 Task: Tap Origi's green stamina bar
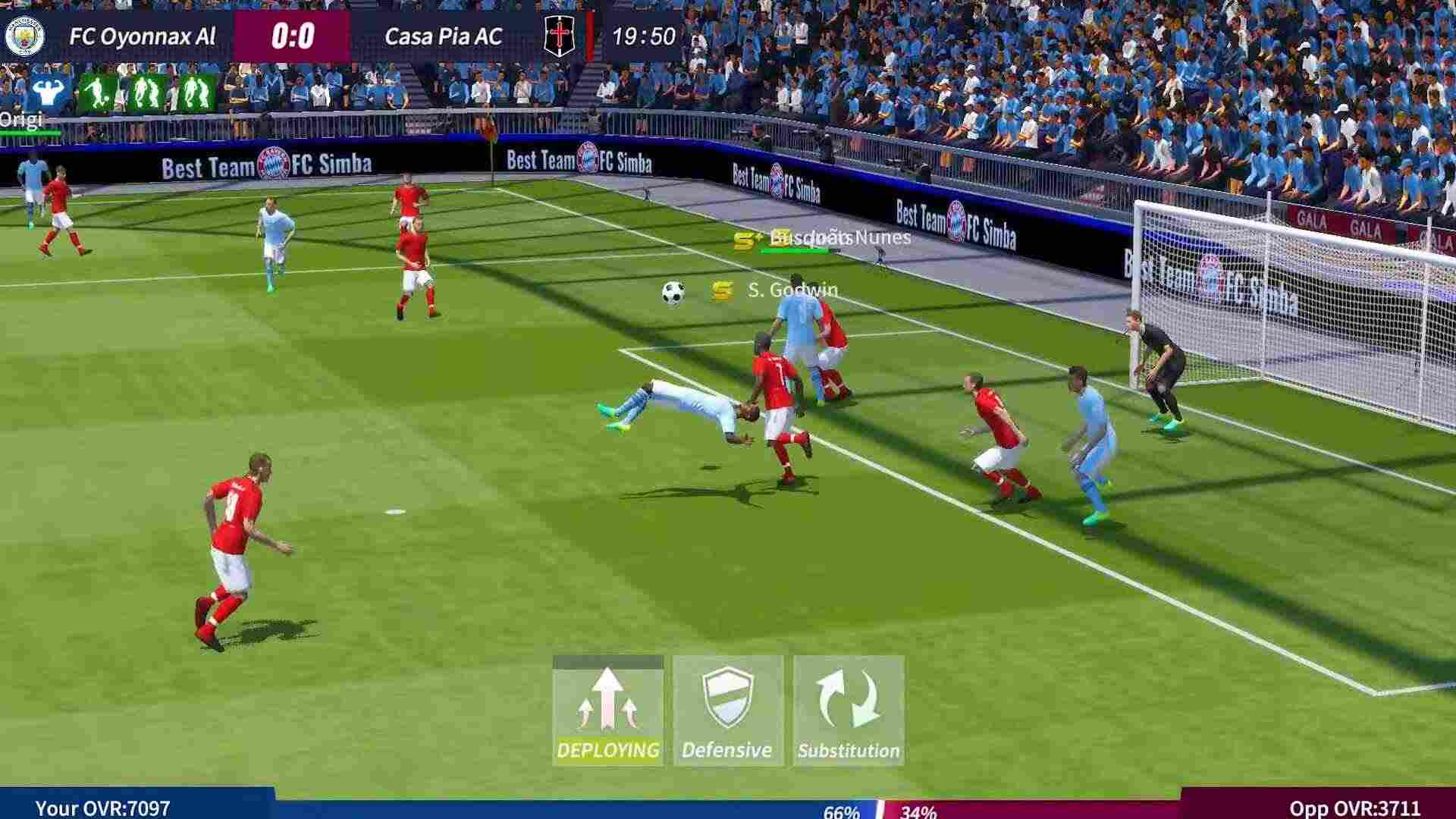[30, 130]
